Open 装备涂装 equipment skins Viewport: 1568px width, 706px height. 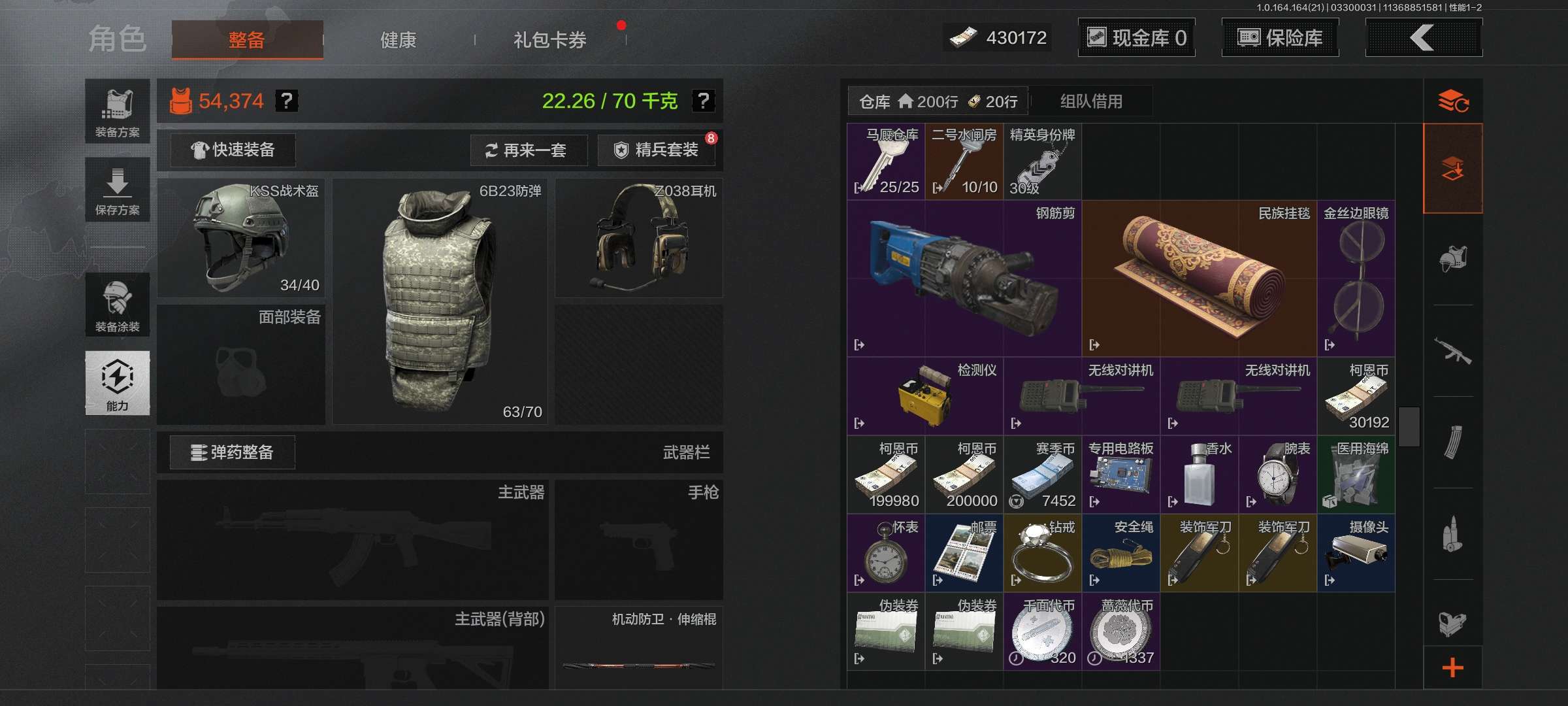tap(118, 305)
